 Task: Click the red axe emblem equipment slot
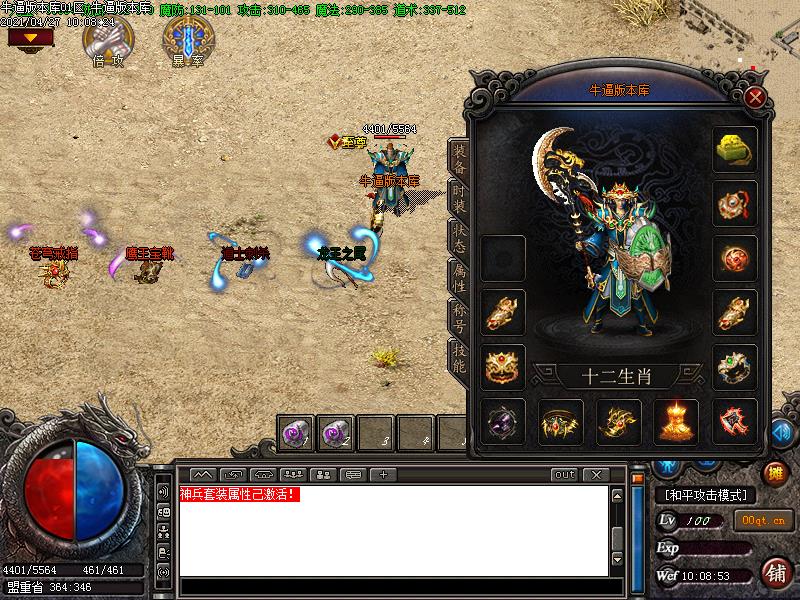(x=735, y=422)
